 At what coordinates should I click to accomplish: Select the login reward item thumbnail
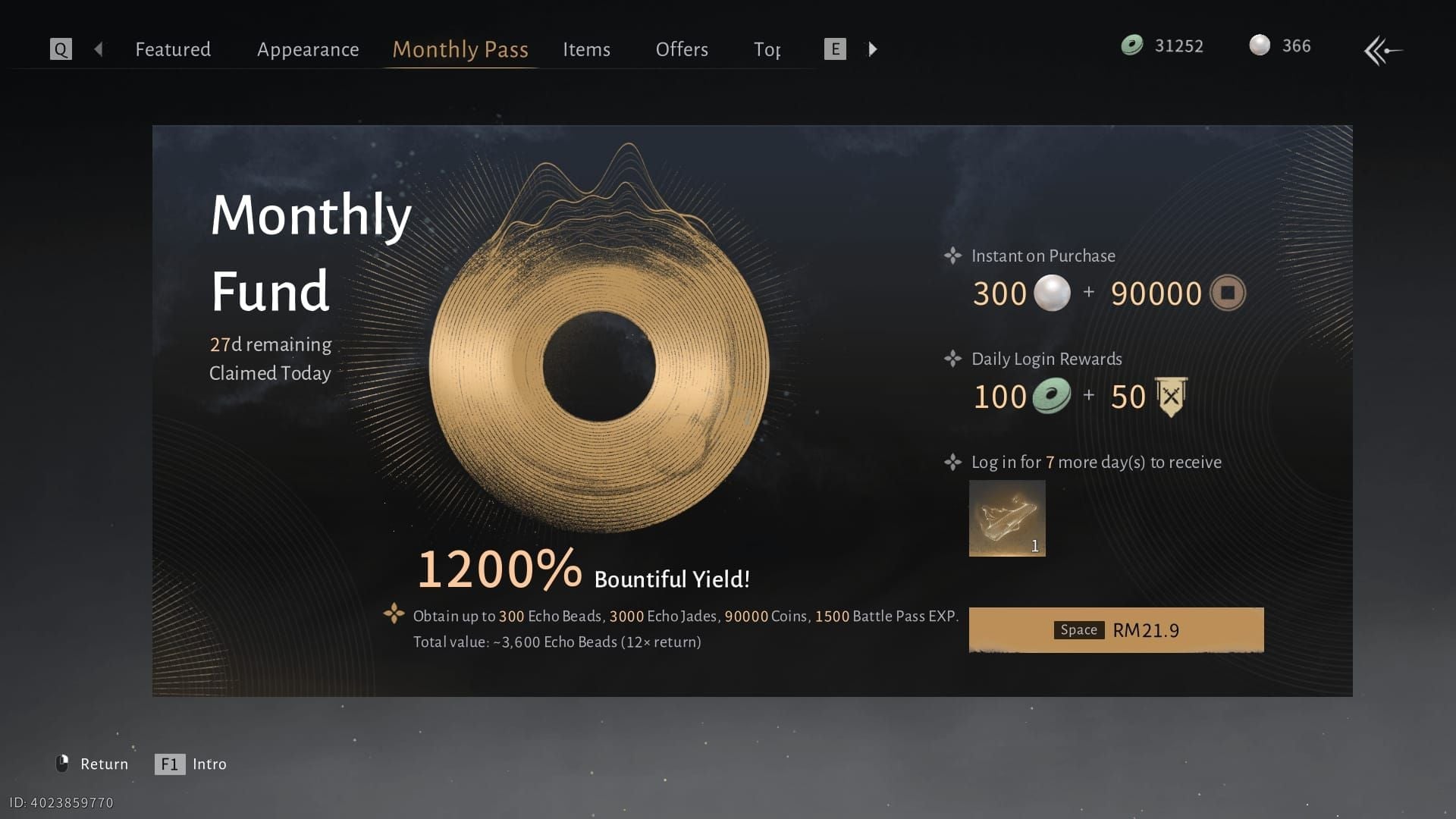point(1007,518)
